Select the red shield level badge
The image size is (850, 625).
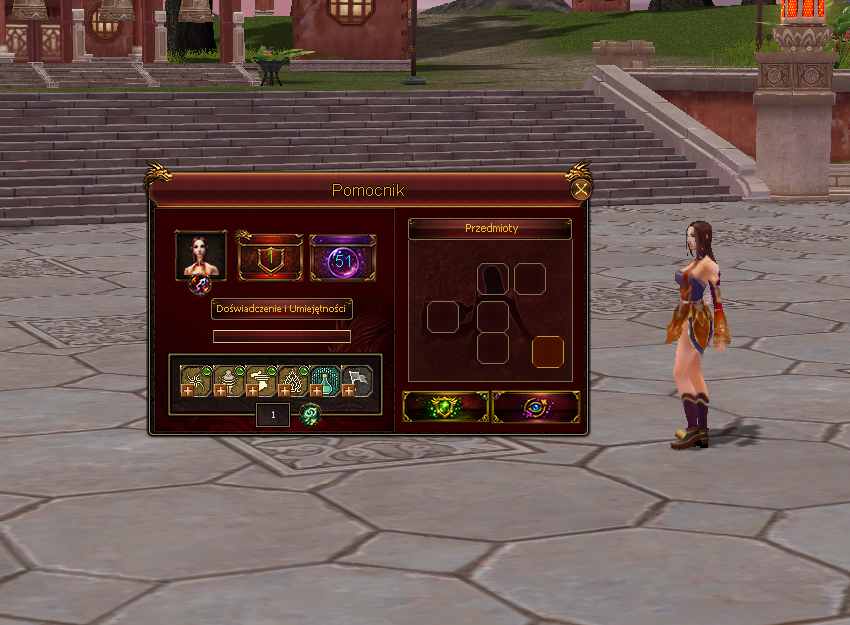(x=270, y=259)
